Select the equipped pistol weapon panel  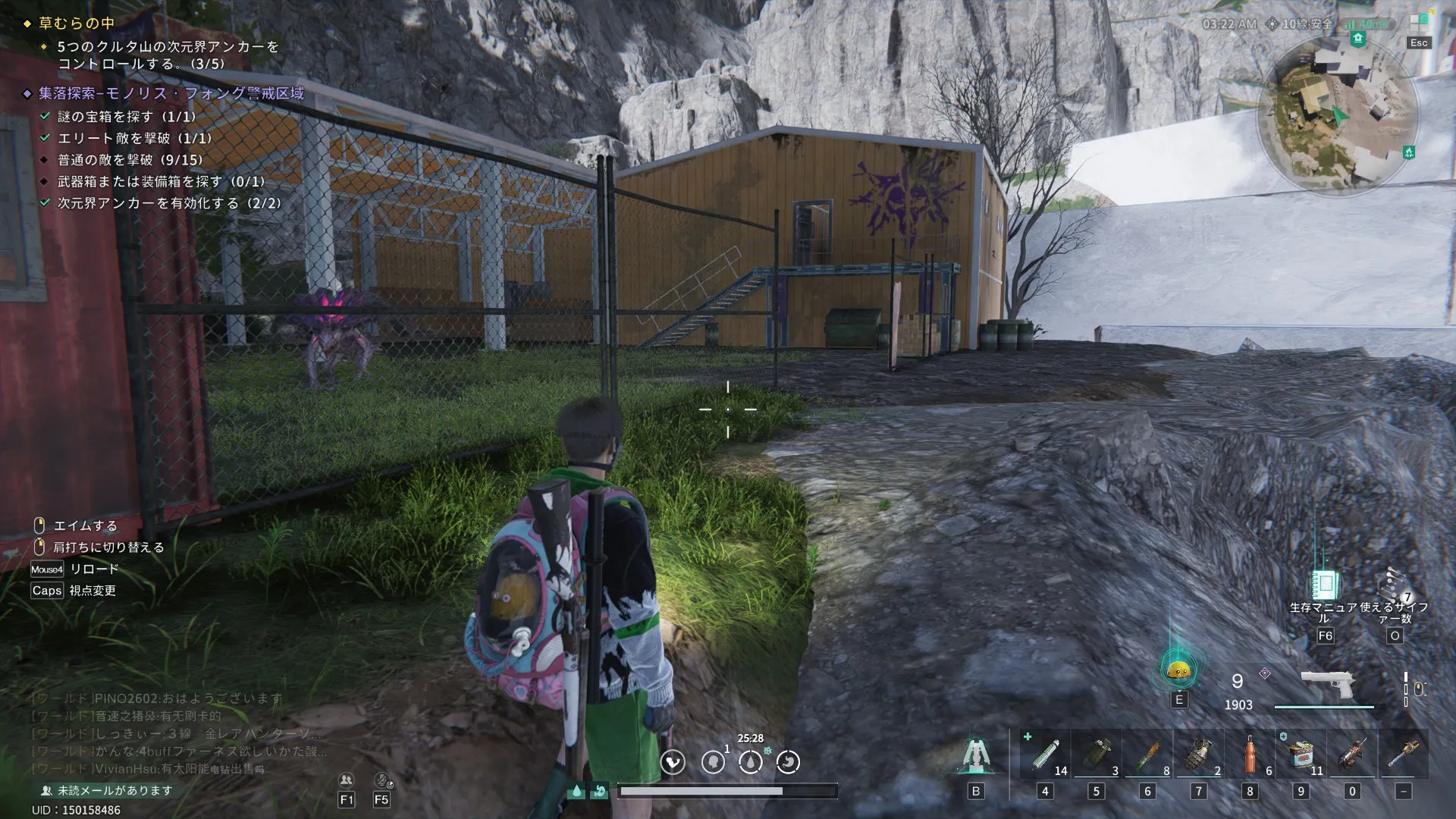[1327, 686]
